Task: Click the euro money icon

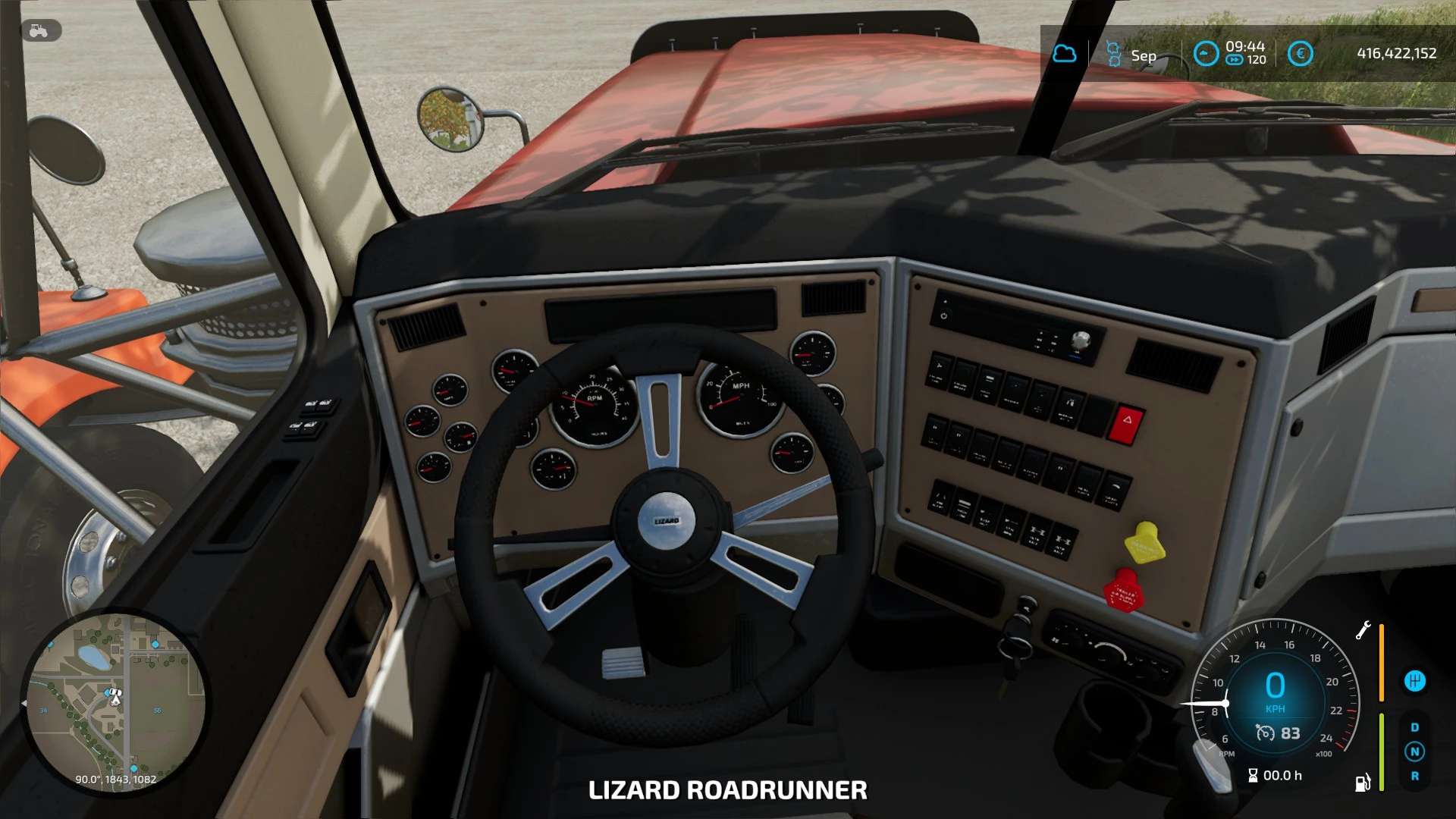Action: pos(1300,54)
